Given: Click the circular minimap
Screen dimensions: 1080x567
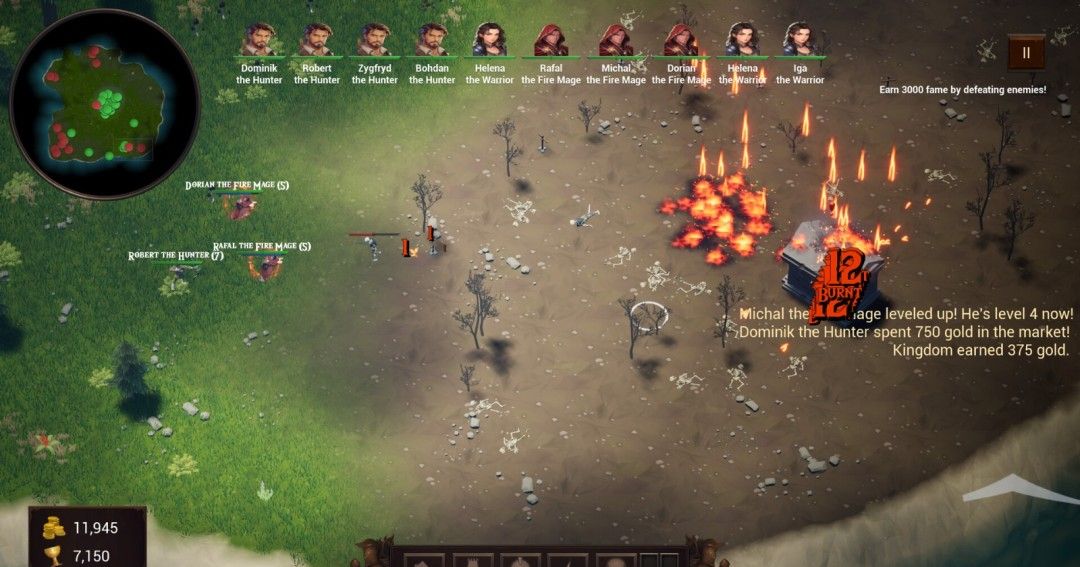Looking at the screenshot, I should (x=104, y=104).
